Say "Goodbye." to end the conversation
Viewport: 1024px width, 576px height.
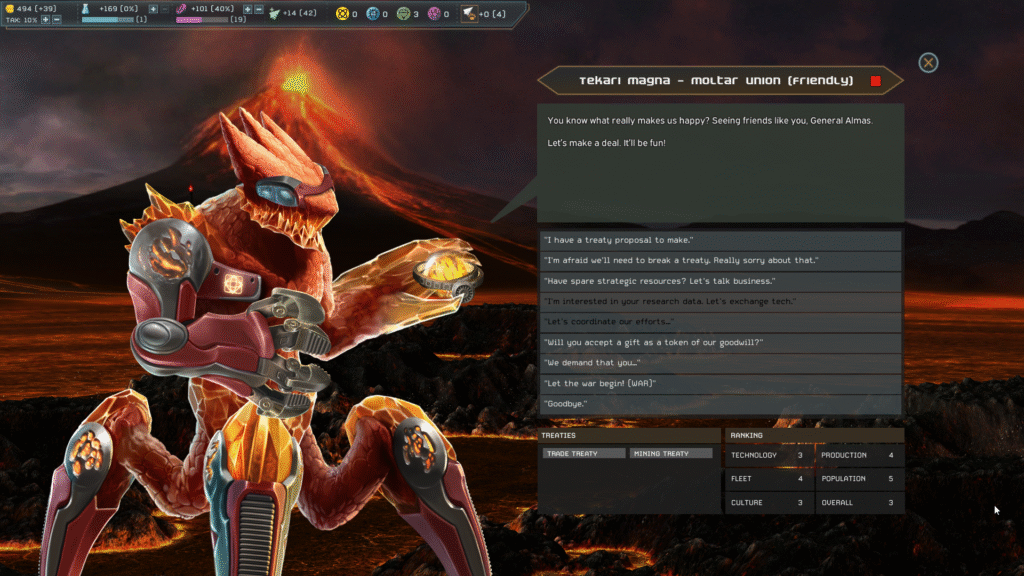tap(720, 403)
